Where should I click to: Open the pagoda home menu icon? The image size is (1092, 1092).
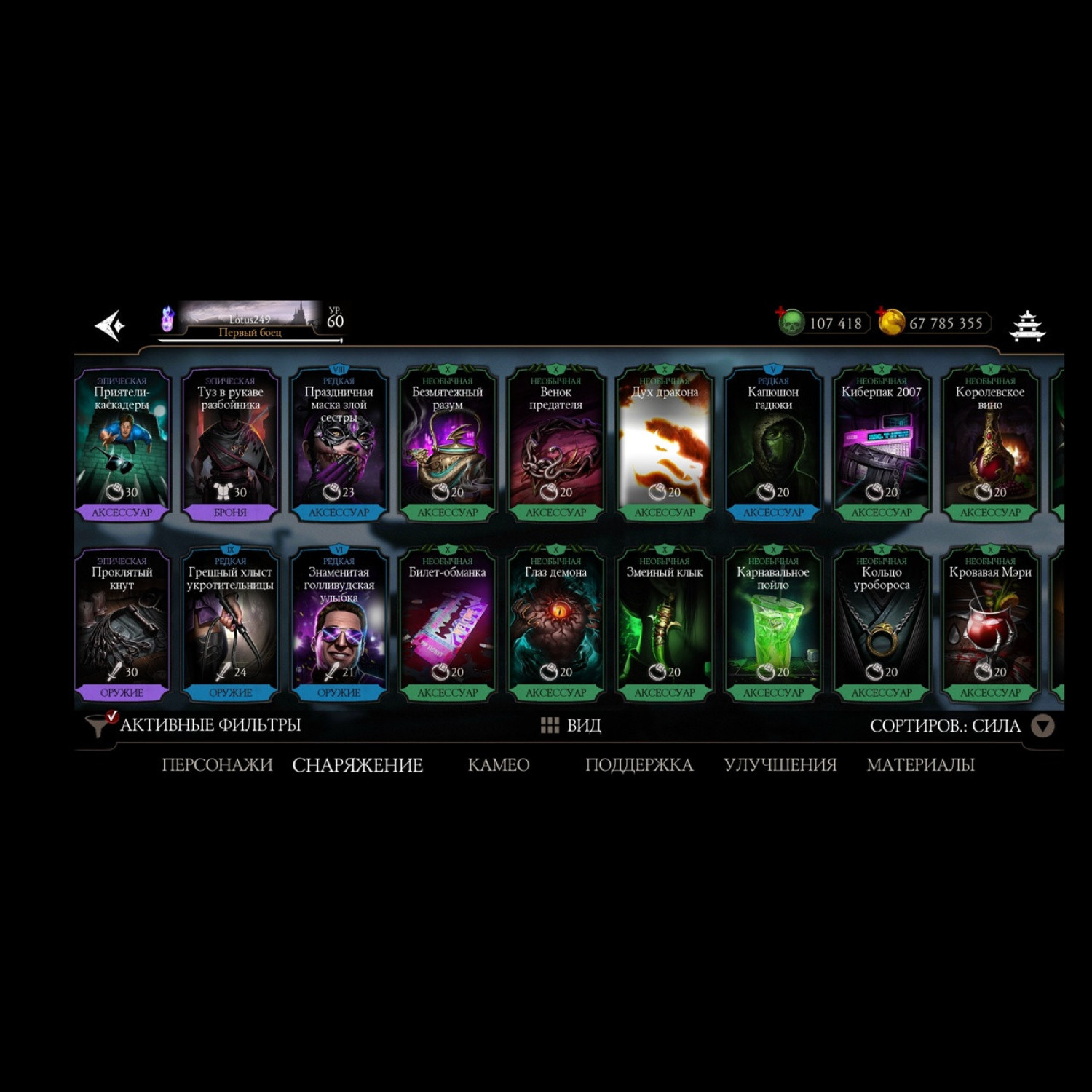tap(1027, 325)
